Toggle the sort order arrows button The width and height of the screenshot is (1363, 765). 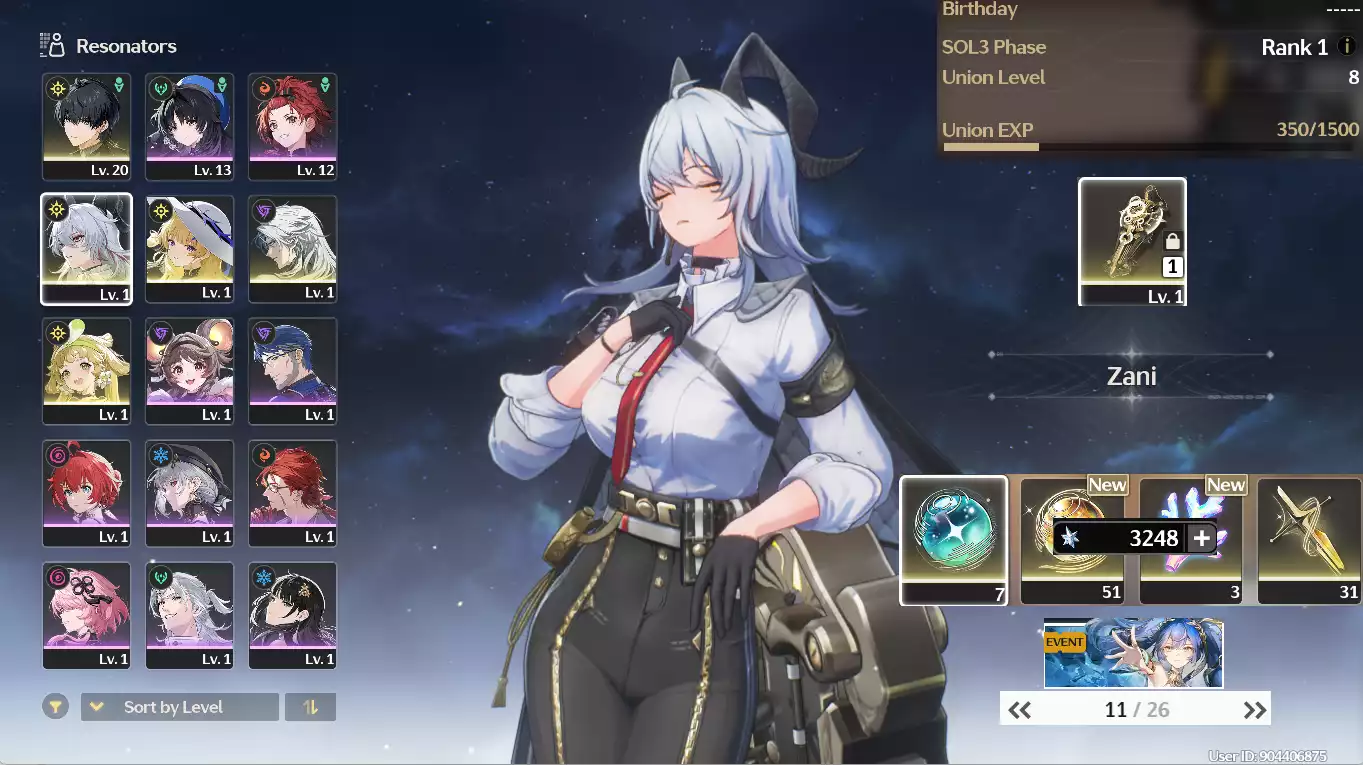pyautogui.click(x=310, y=707)
